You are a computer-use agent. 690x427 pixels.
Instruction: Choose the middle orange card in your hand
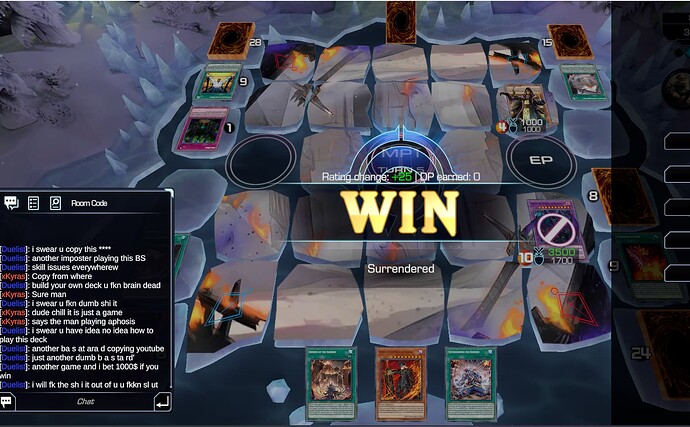(x=401, y=383)
